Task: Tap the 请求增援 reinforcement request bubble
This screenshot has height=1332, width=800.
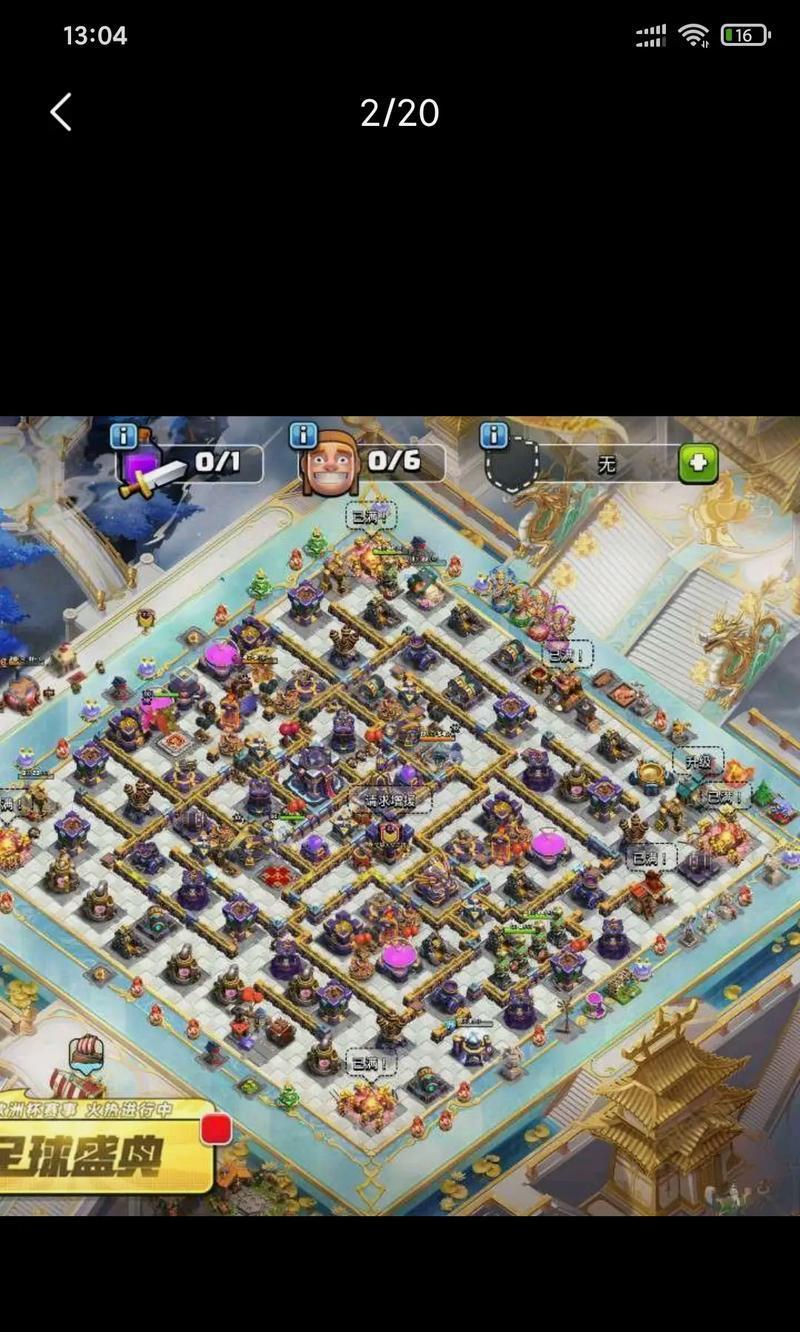Action: tap(390, 799)
